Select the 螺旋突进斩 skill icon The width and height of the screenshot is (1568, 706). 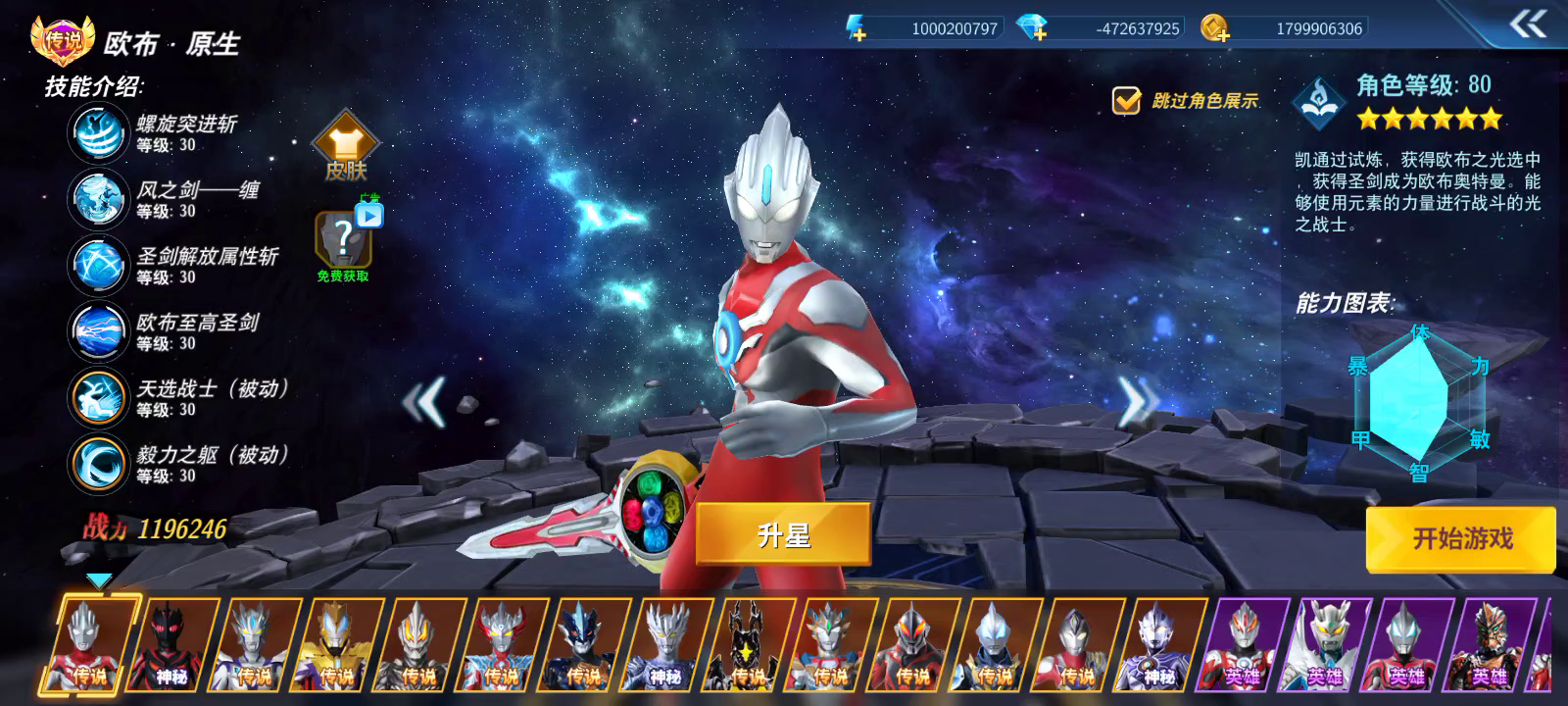[x=97, y=132]
